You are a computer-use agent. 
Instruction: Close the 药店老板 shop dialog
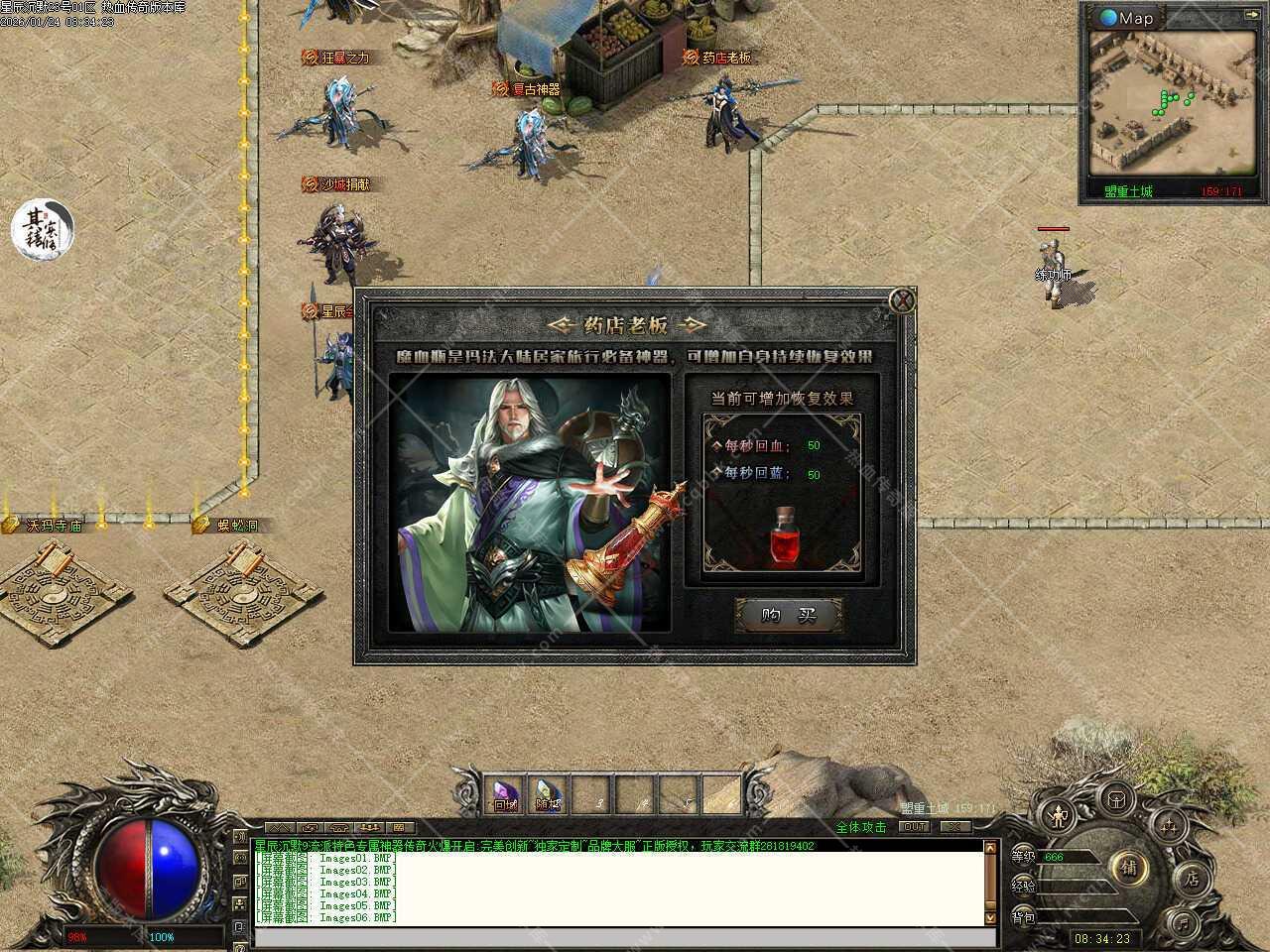(901, 301)
